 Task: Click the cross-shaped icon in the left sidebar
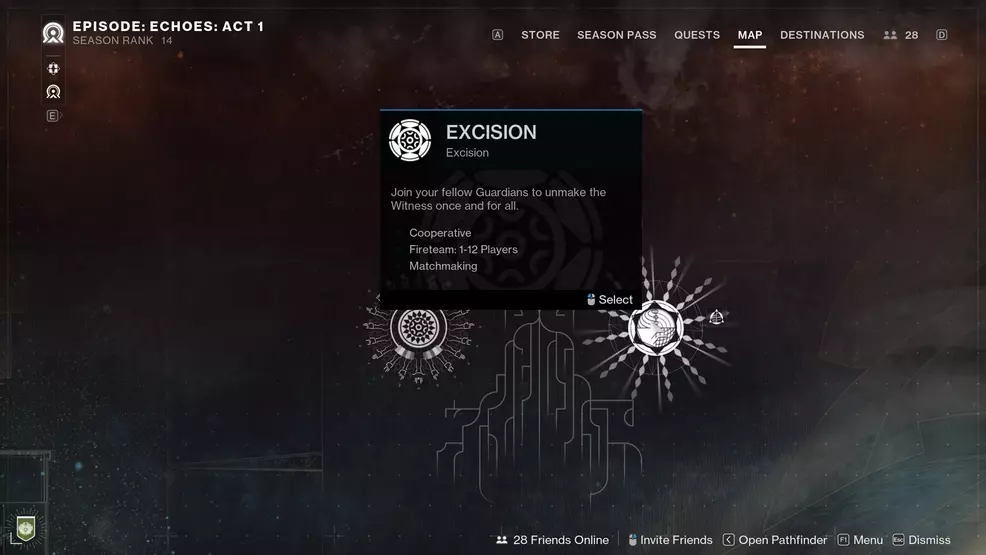(53, 69)
